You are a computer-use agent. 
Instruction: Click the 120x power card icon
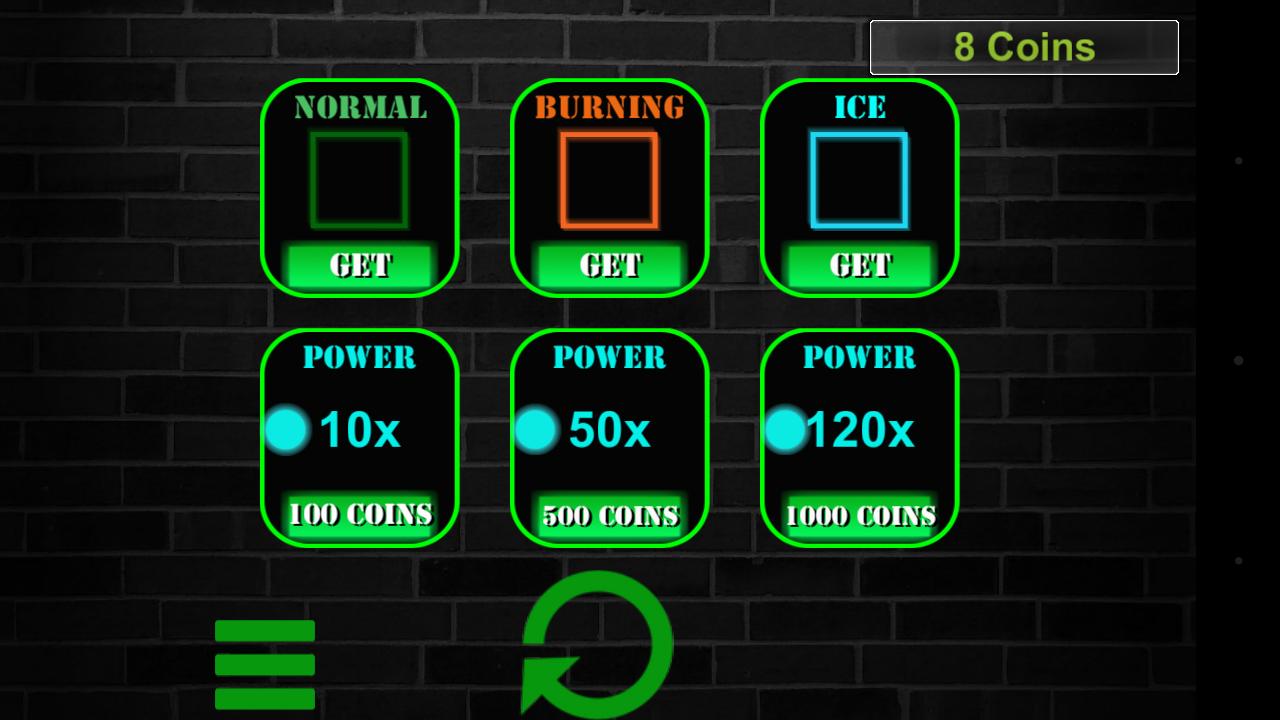click(x=860, y=429)
